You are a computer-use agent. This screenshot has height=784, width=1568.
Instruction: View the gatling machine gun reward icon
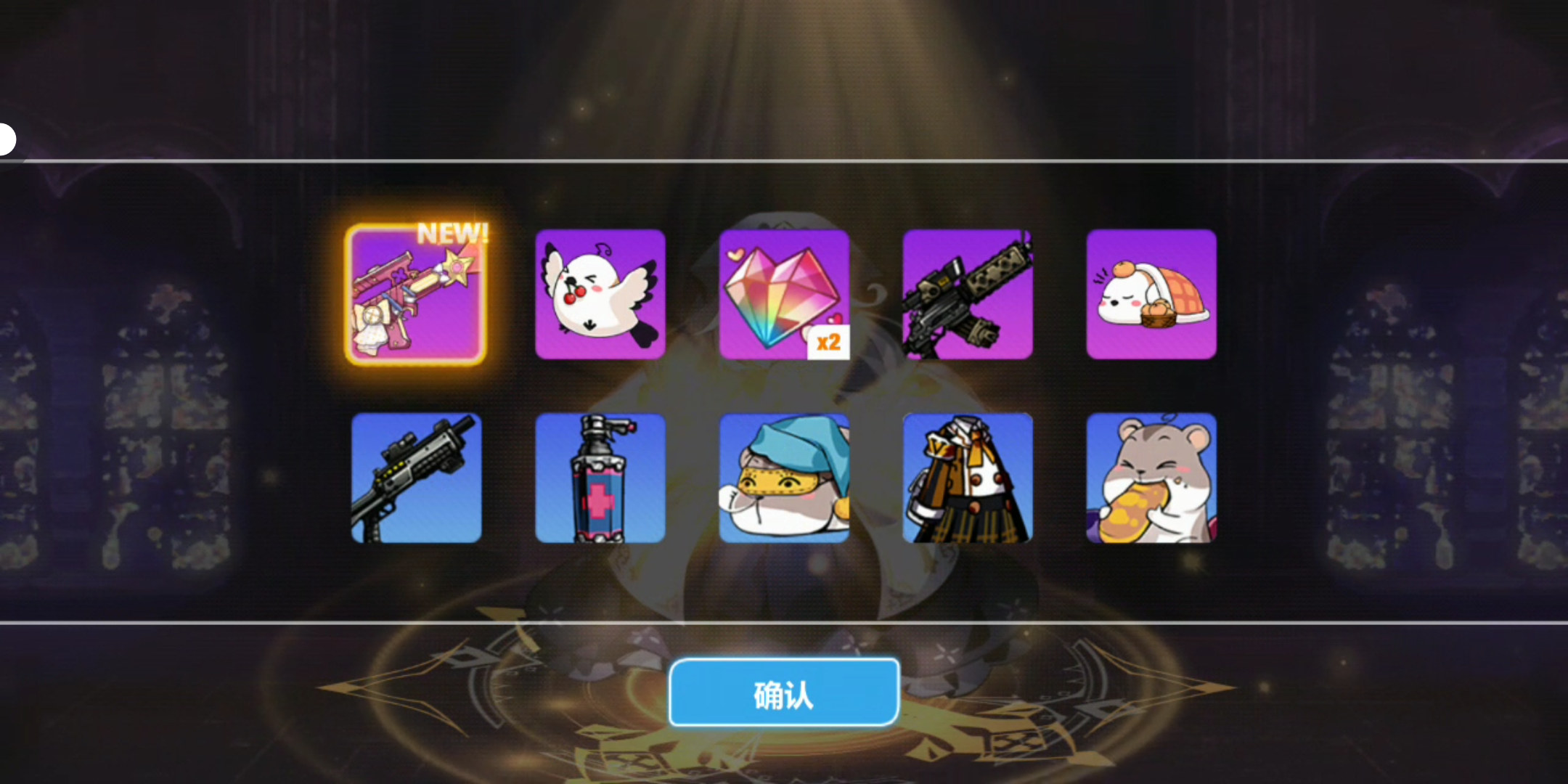pyautogui.click(x=969, y=293)
